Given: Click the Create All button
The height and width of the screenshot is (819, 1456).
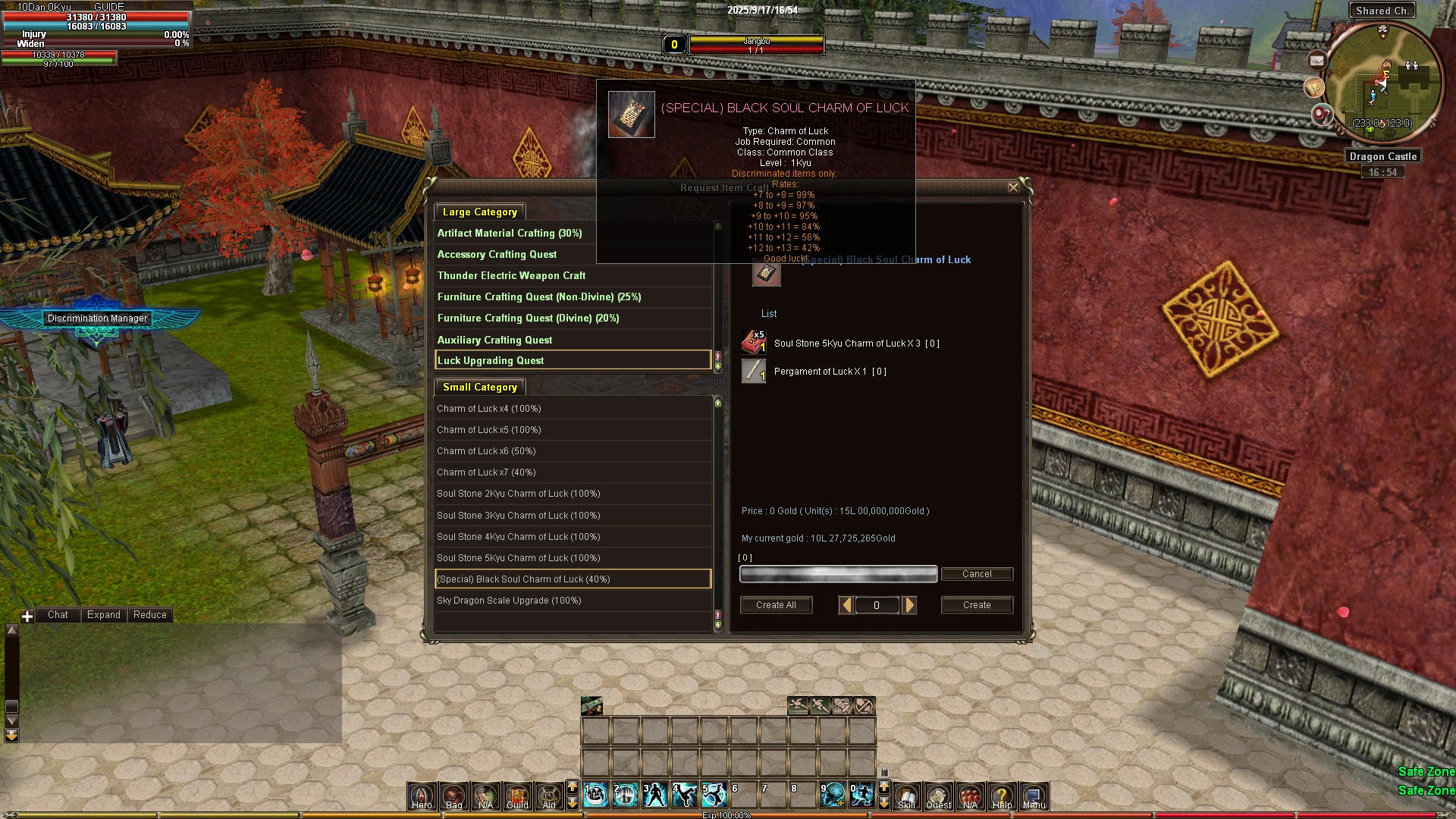Looking at the screenshot, I should tap(776, 605).
